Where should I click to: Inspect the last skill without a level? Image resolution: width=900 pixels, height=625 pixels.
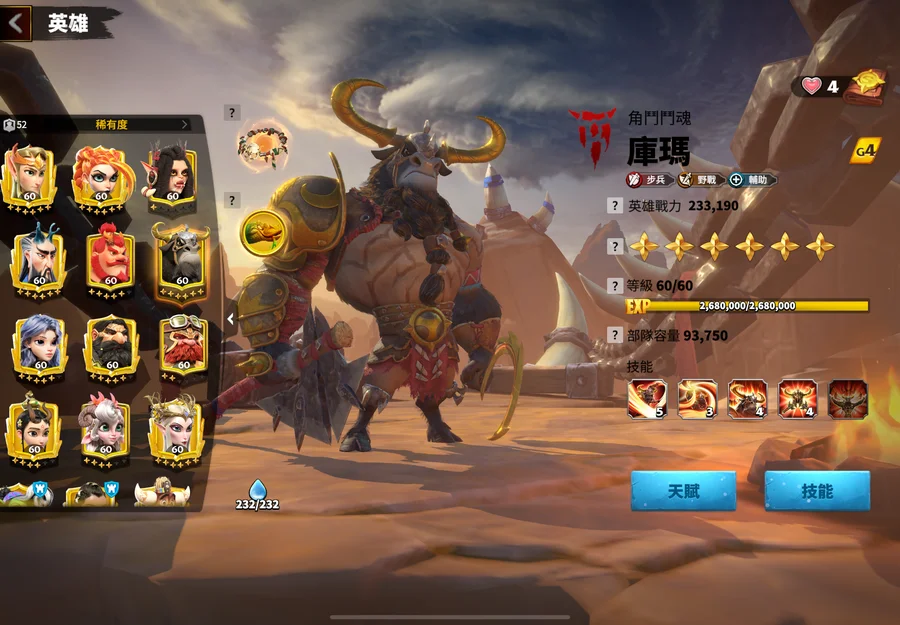coord(847,398)
